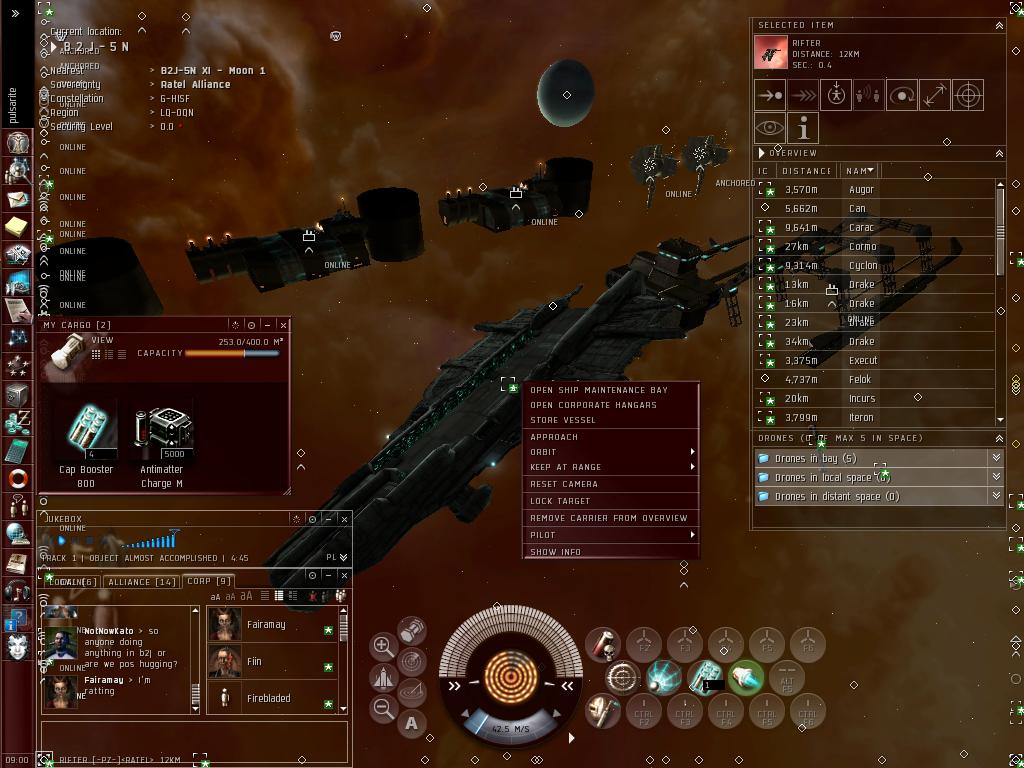Select the Incurs row in overview
Screen dimensions: 1024x768
coord(861,399)
